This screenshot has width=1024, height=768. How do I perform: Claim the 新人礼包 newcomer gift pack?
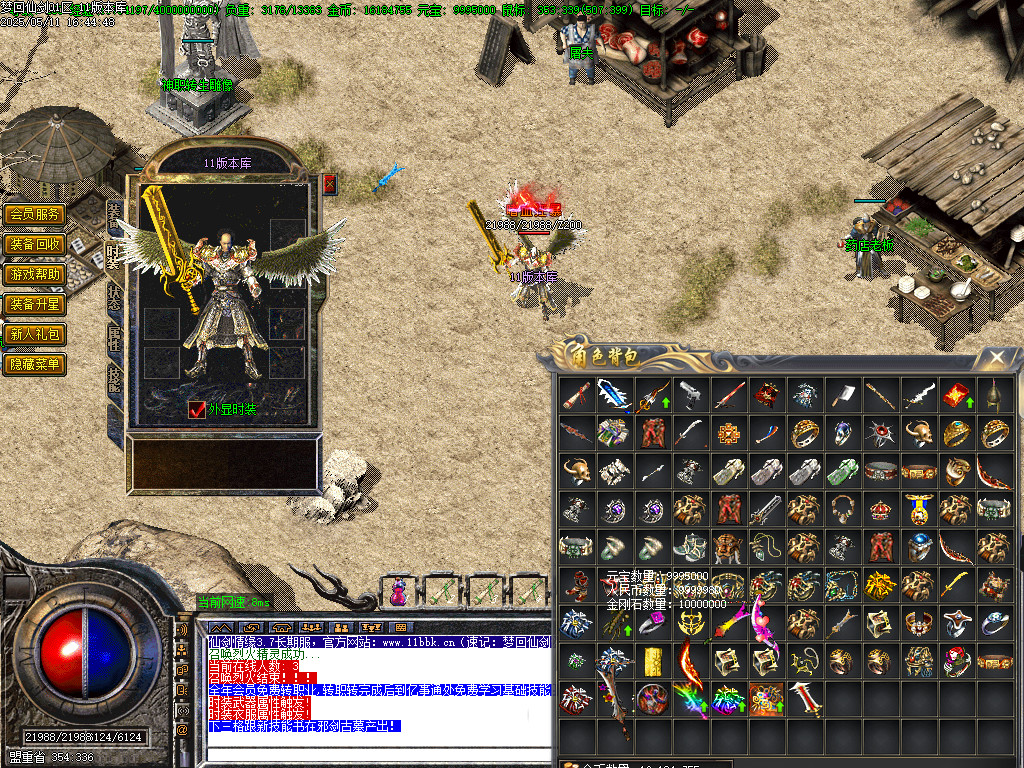coord(35,334)
